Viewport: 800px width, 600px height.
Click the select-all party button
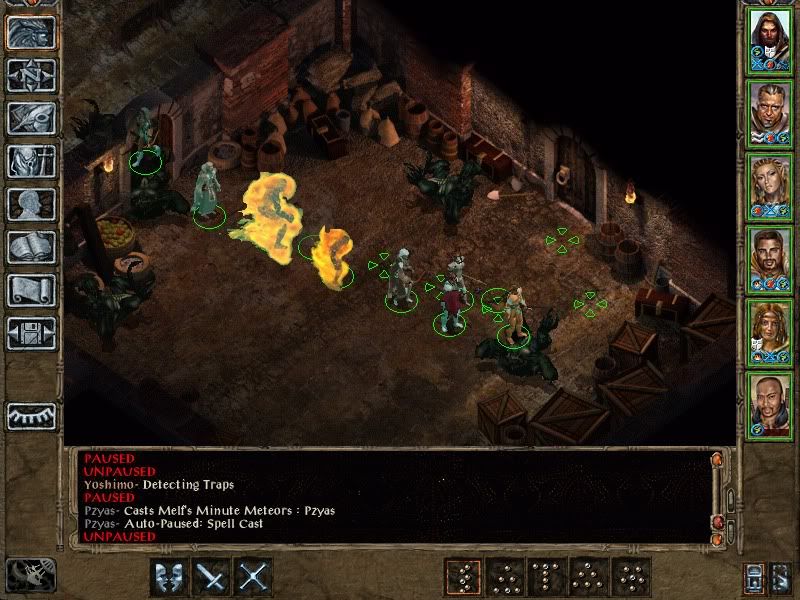(x=753, y=578)
